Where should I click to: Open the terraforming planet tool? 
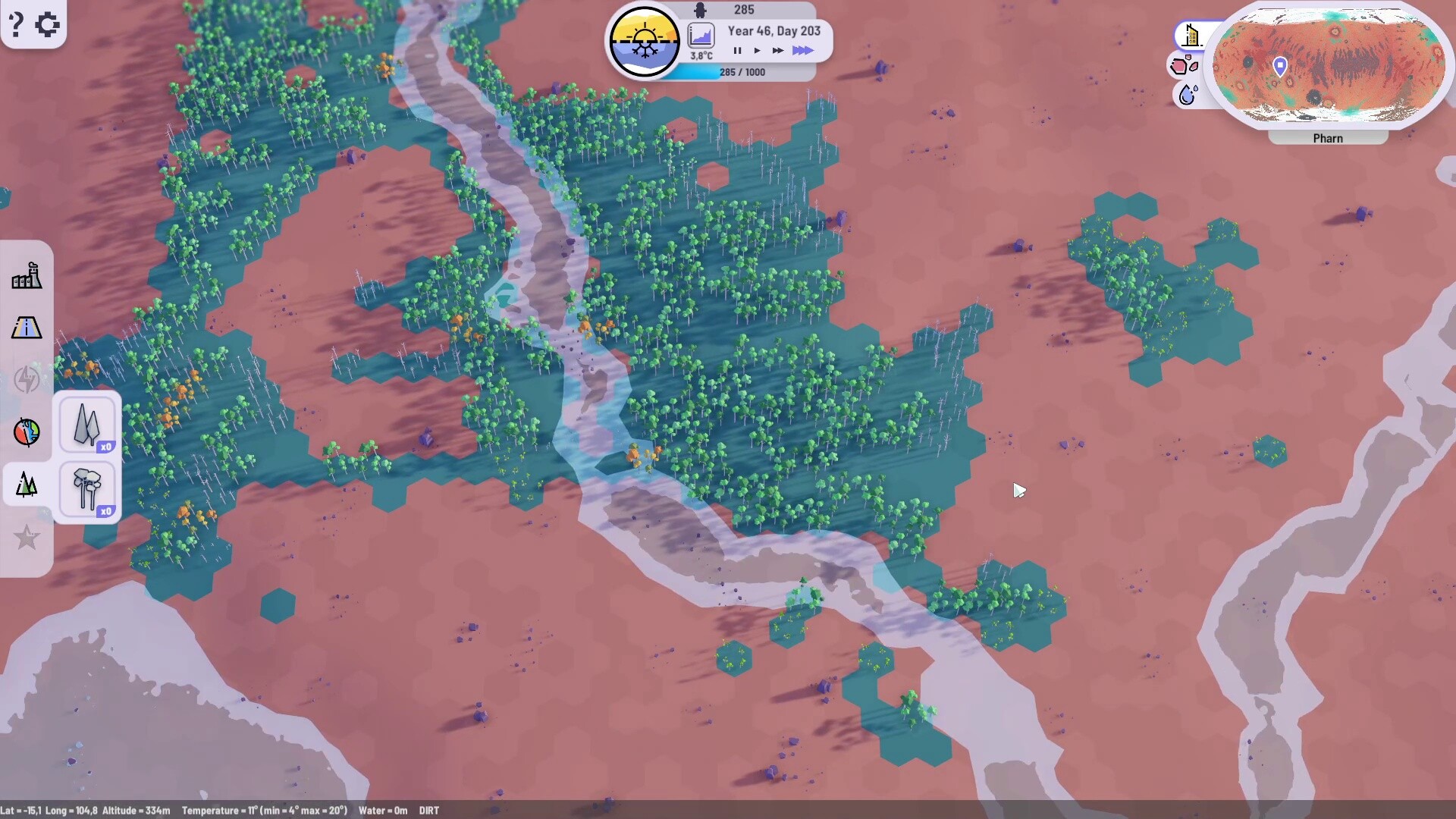pos(27,432)
